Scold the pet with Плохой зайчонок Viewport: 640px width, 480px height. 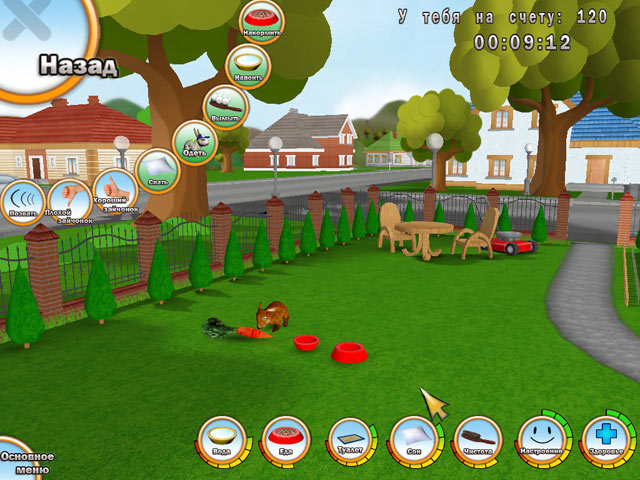[x=69, y=198]
